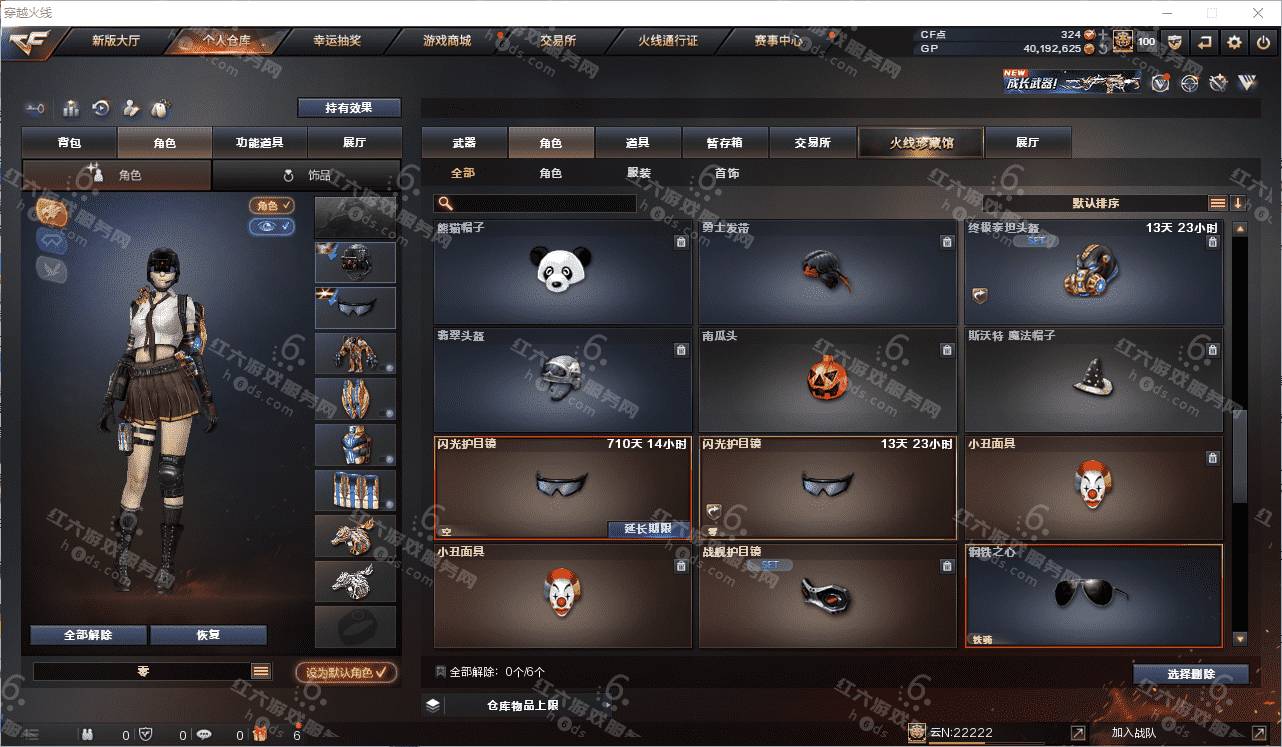Filter items by 服装 category

639,173
